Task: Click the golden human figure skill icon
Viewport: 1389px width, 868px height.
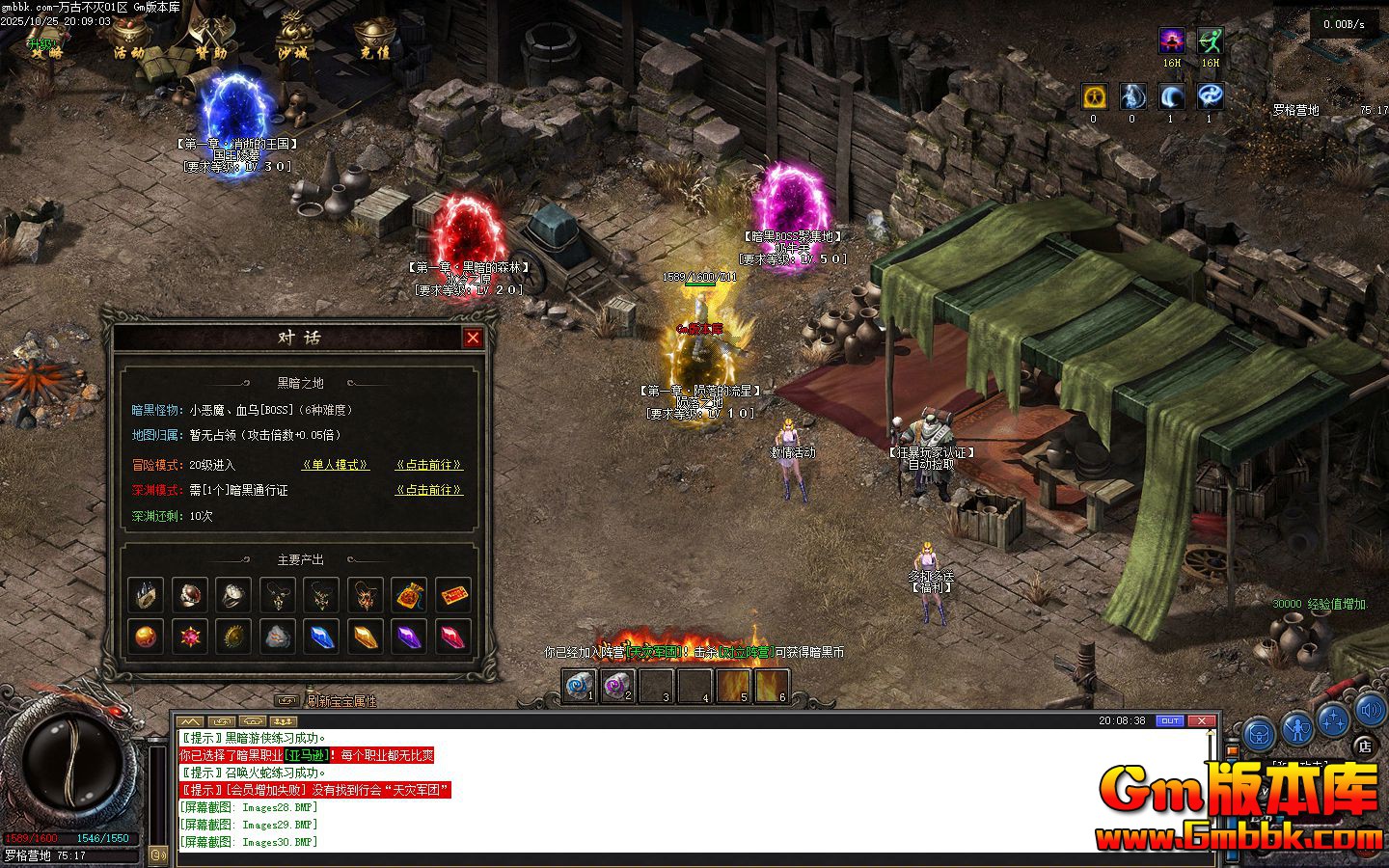Action: (1093, 96)
